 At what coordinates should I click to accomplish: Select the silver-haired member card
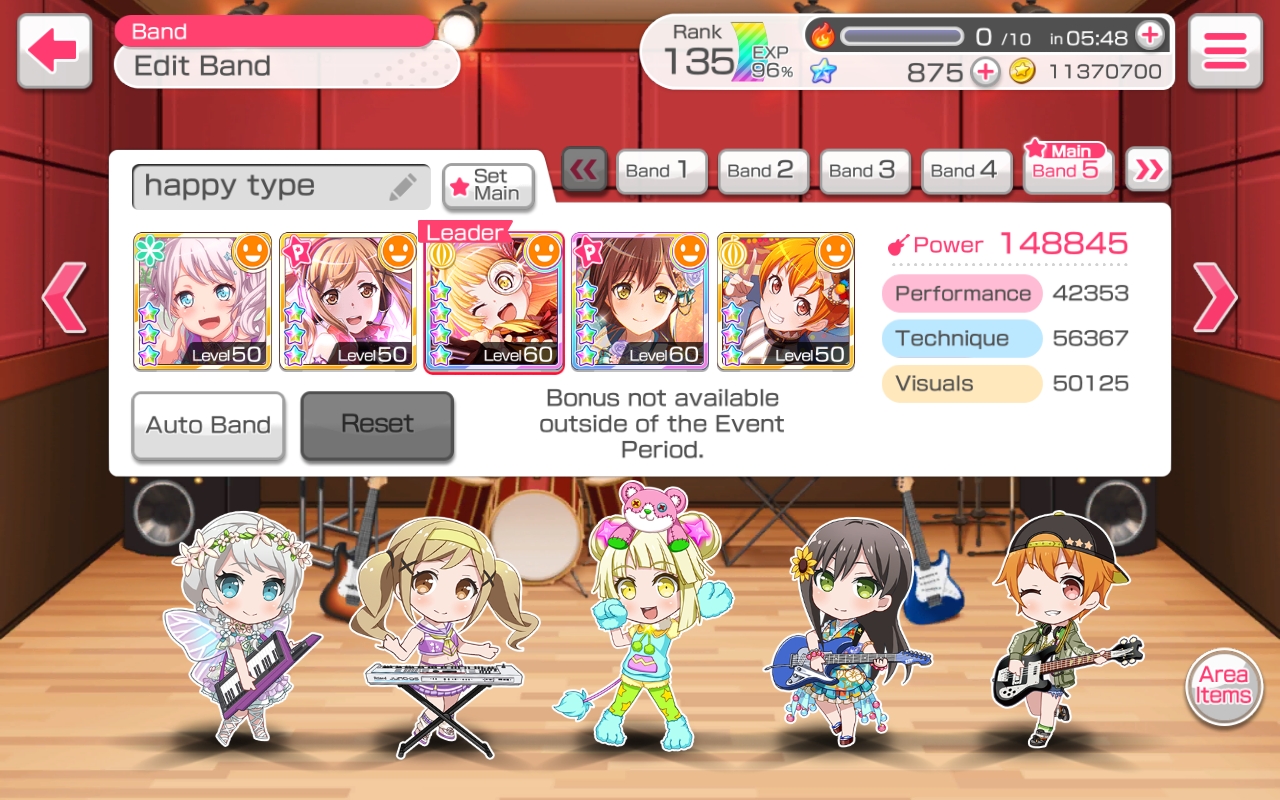coord(202,302)
